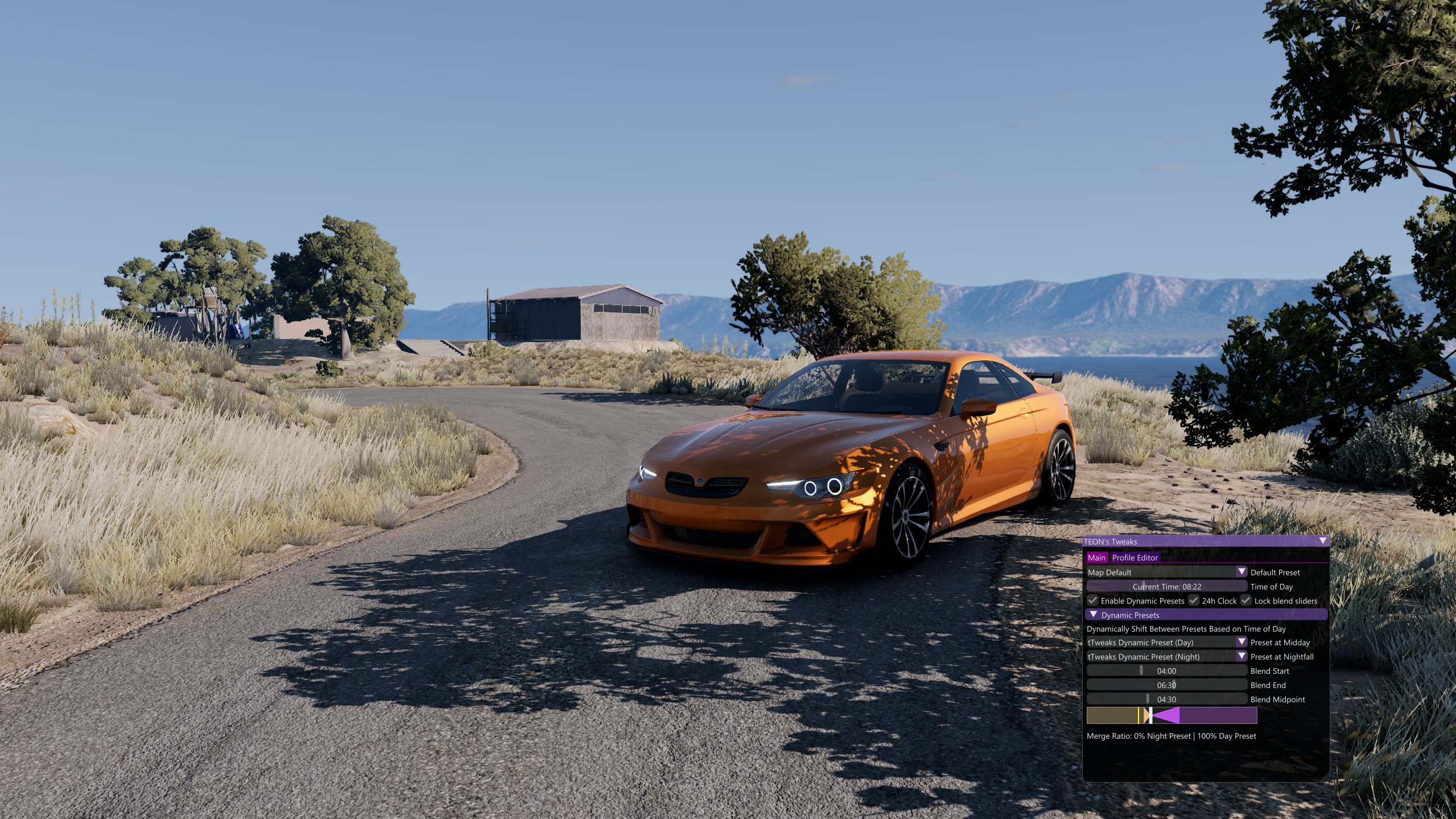Select the Main tab
Viewport: 1456px width, 819px height.
click(x=1096, y=558)
